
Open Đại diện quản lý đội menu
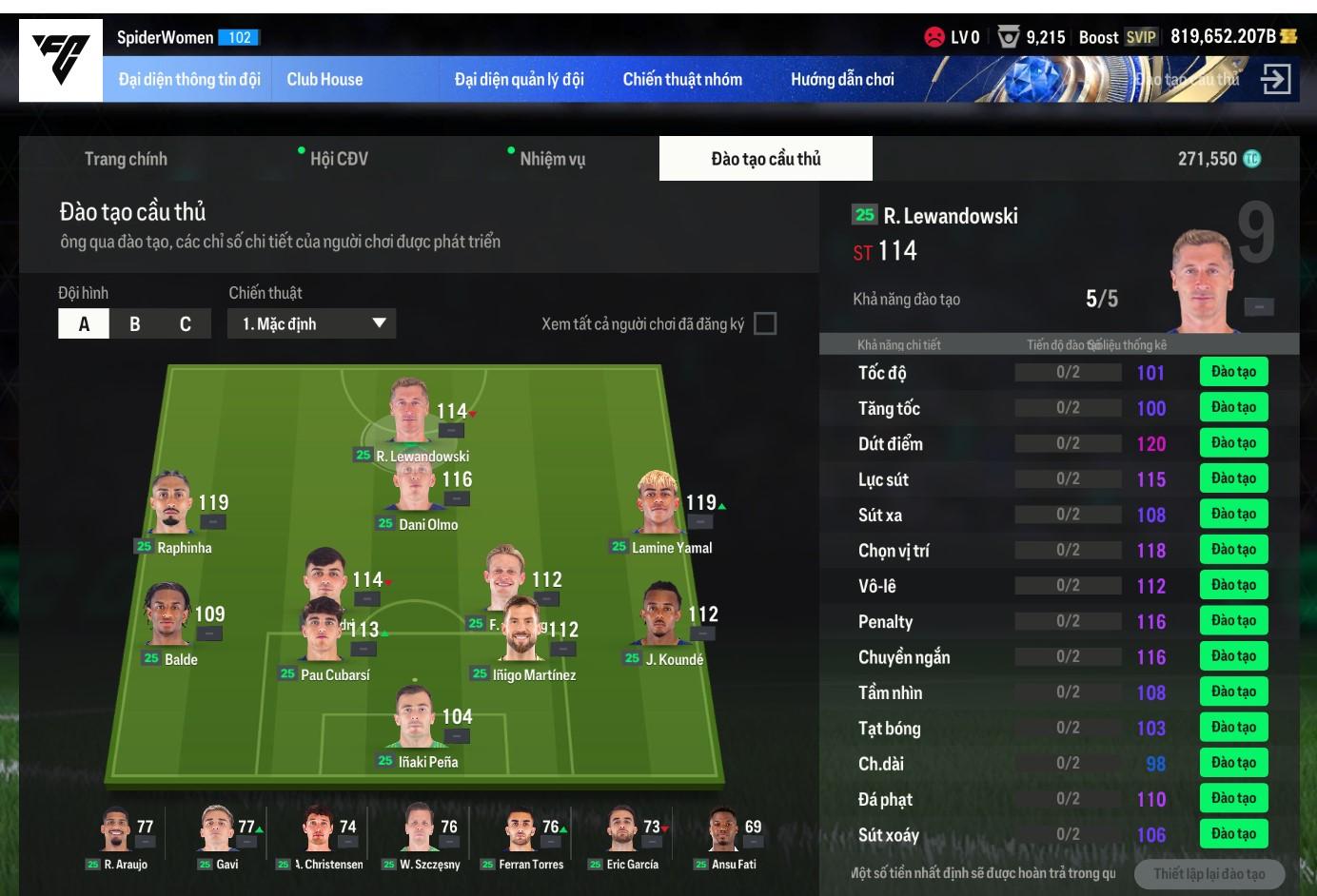click(519, 80)
